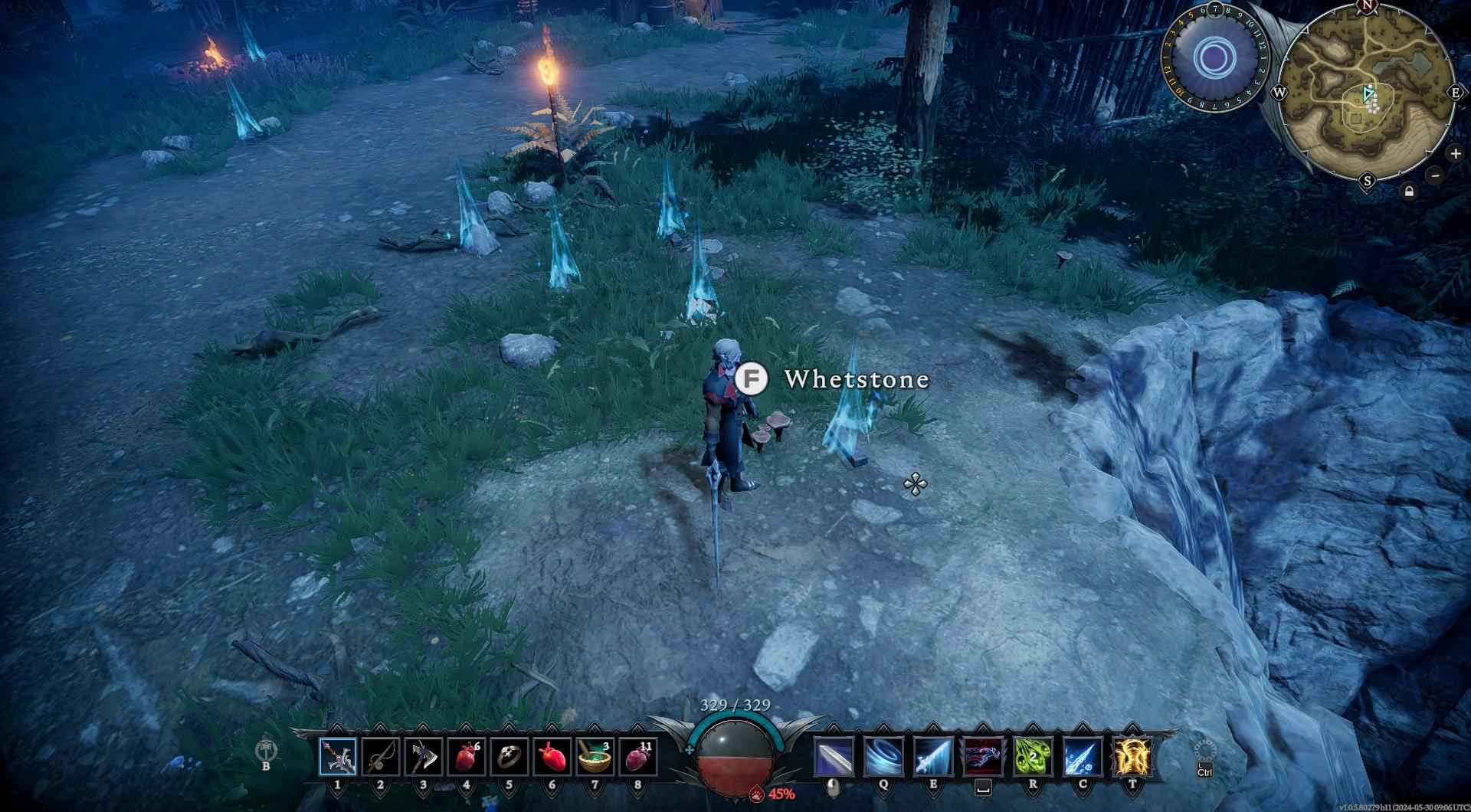1471x812 pixels.
Task: Zoom in the minimap with plus button
Action: coord(1455,153)
